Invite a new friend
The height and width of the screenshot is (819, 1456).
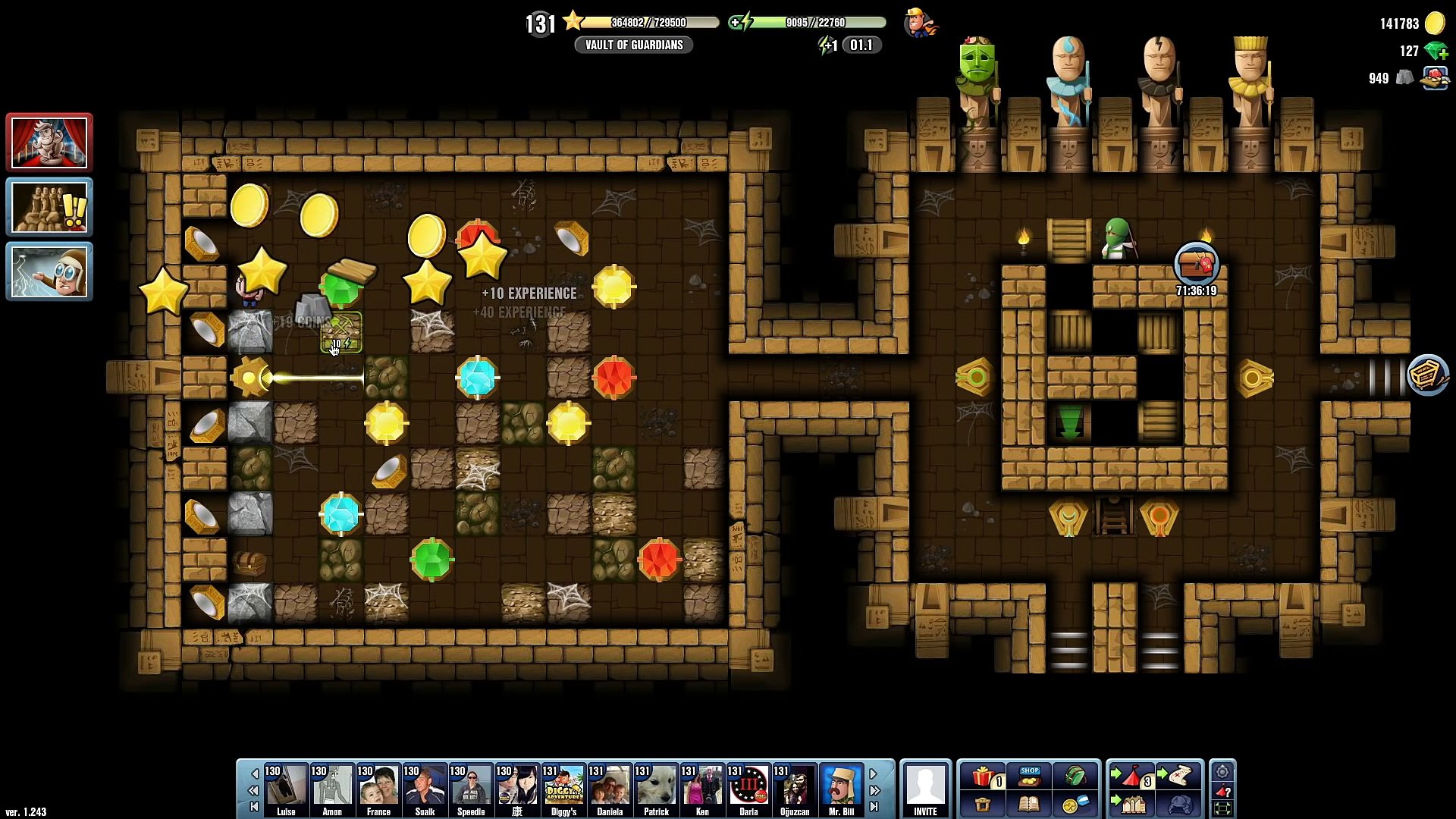[925, 789]
